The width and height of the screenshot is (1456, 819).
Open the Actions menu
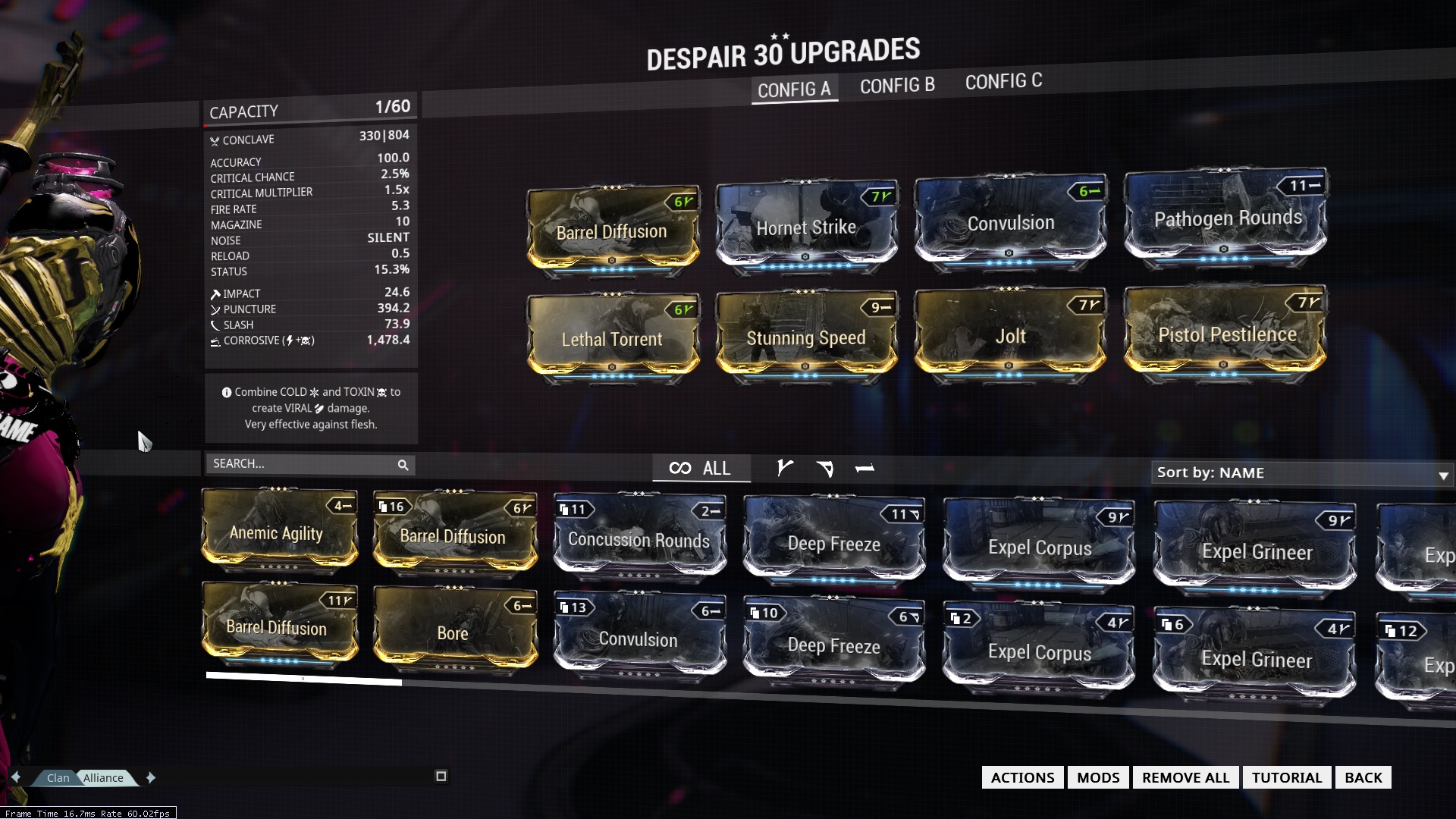(1022, 777)
